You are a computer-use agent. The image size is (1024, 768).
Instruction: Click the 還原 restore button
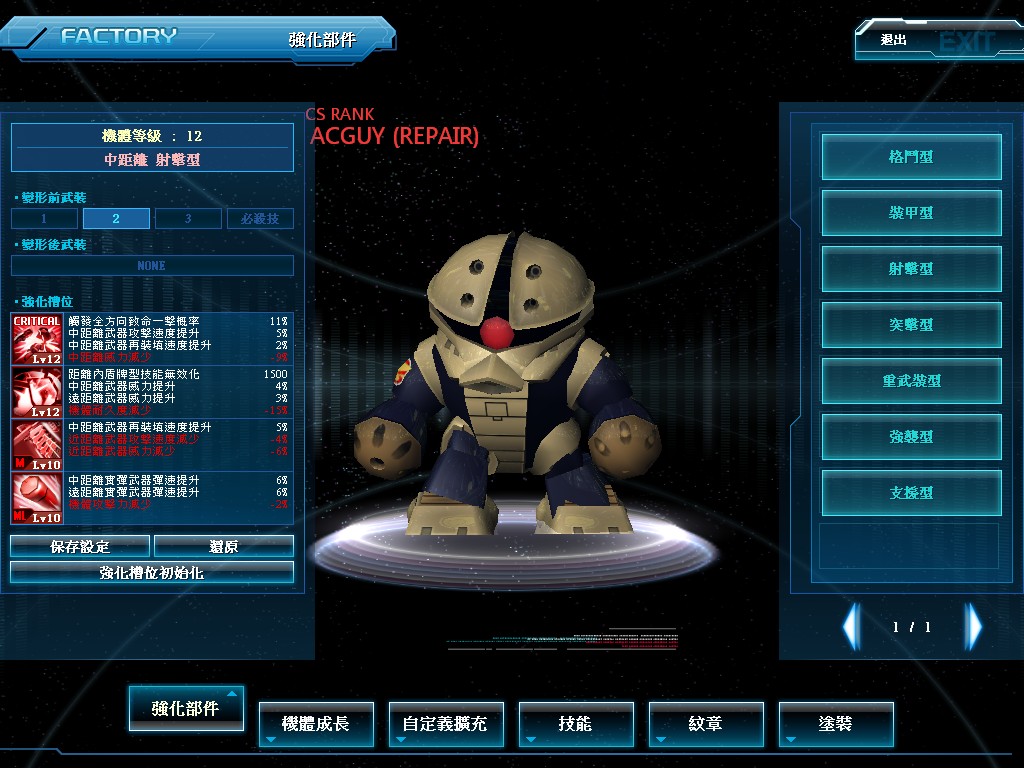(x=224, y=546)
